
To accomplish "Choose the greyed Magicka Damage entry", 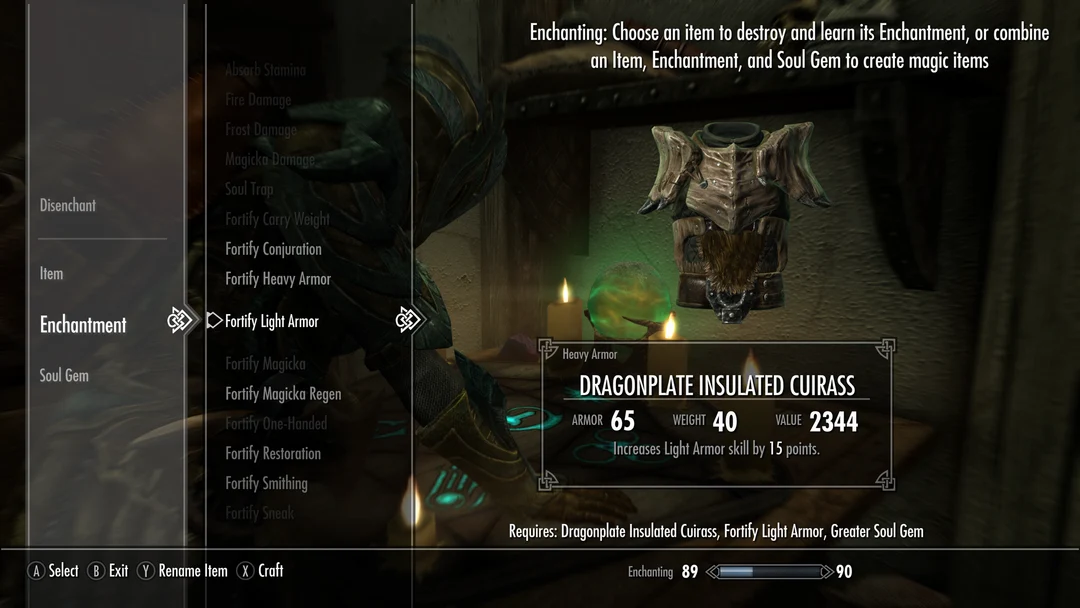I will [x=269, y=160].
